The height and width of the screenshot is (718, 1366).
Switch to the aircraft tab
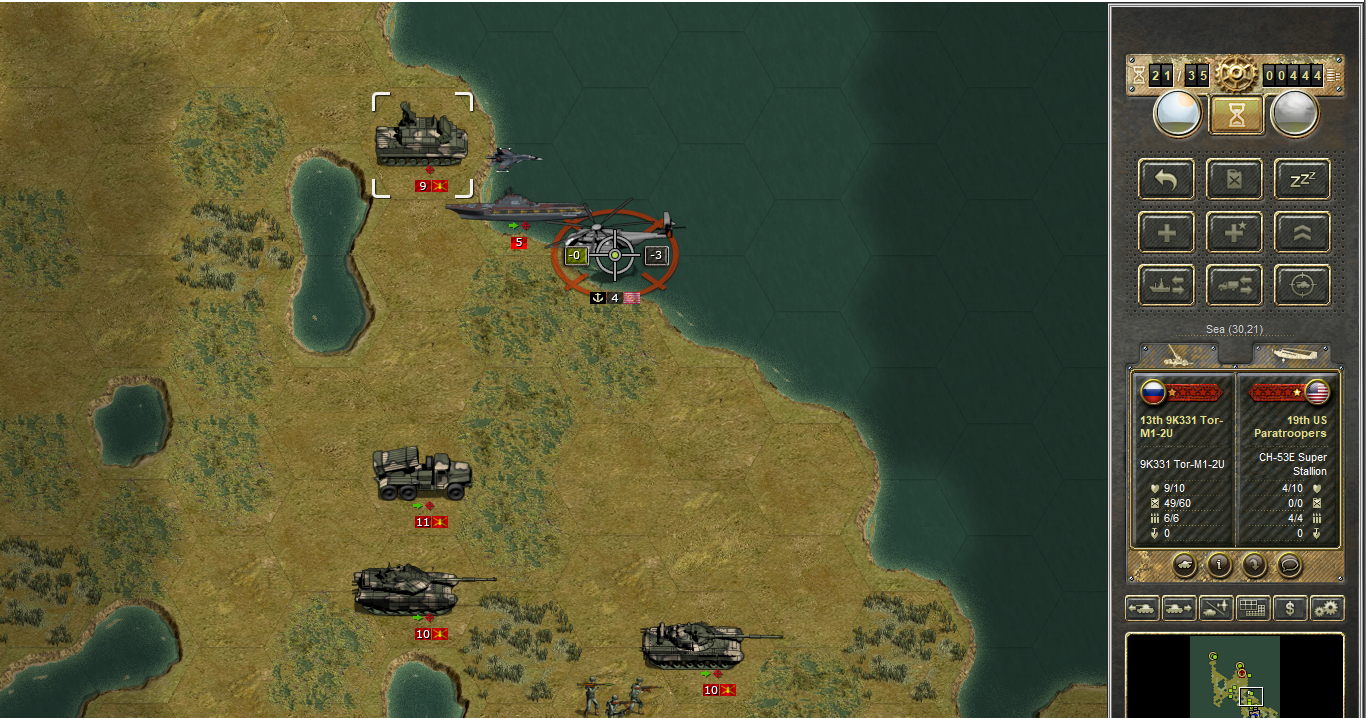pyautogui.click(x=1292, y=355)
